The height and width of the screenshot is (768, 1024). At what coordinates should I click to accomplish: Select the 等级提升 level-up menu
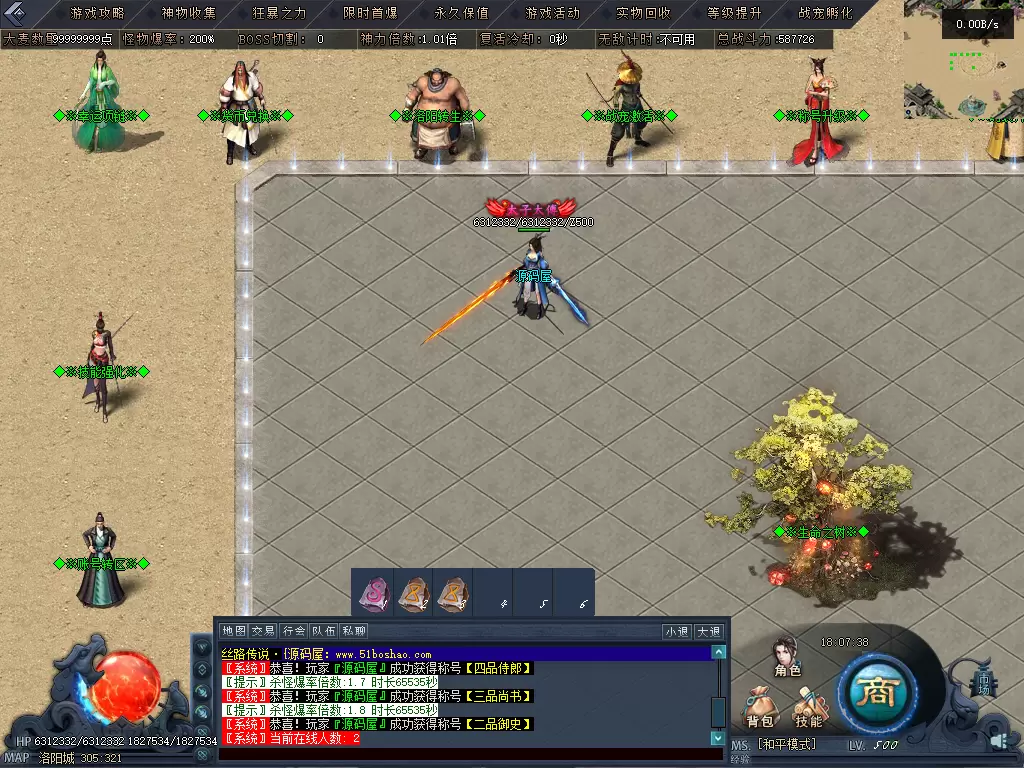coord(734,13)
